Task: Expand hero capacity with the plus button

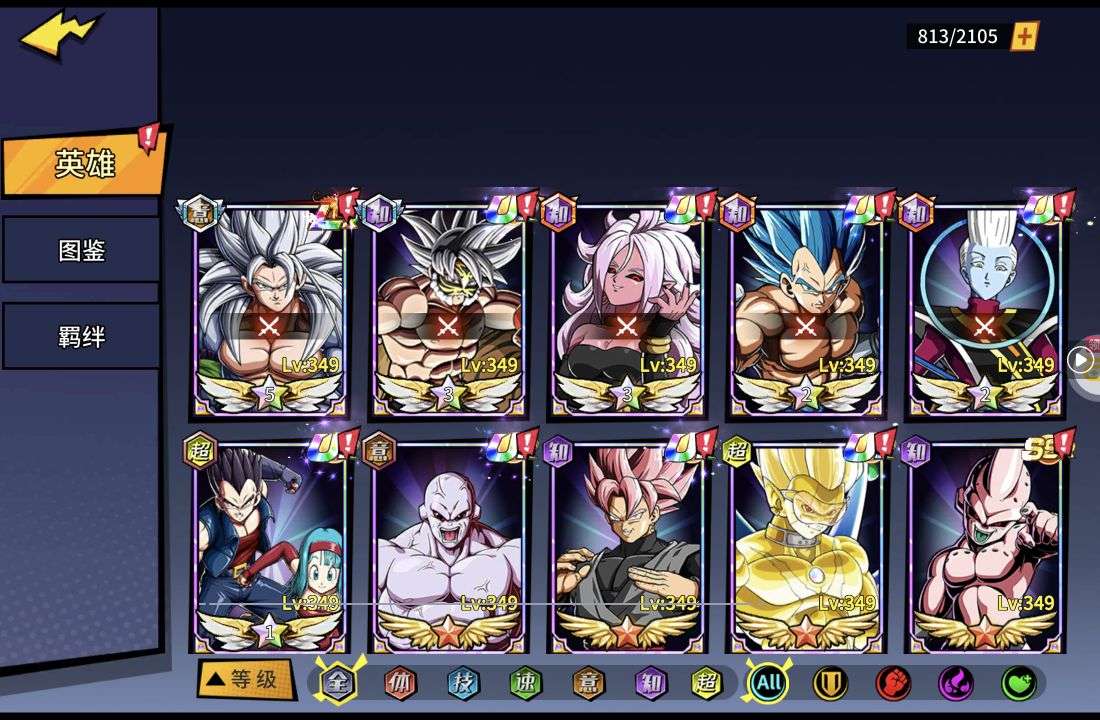Action: (1025, 37)
